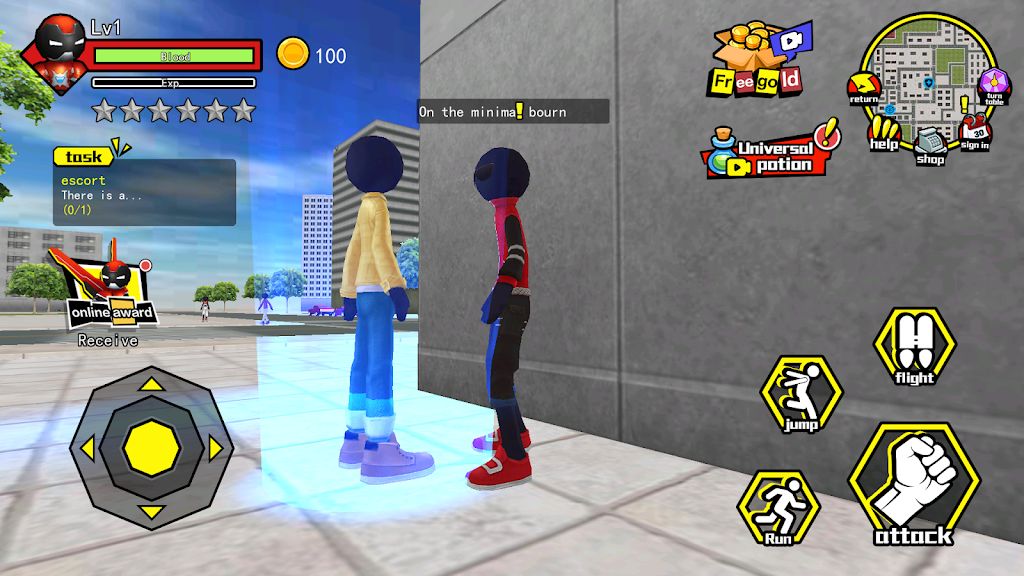1024x576 pixels.
Task: Open the help icon
Action: pyautogui.click(x=884, y=131)
